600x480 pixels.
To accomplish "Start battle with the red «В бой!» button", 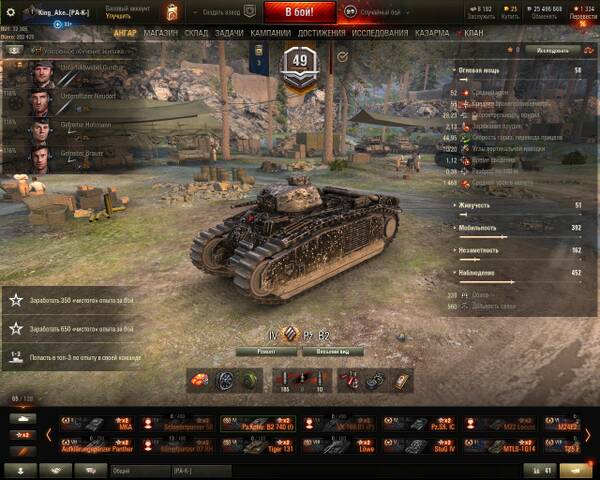I will click(x=297, y=12).
